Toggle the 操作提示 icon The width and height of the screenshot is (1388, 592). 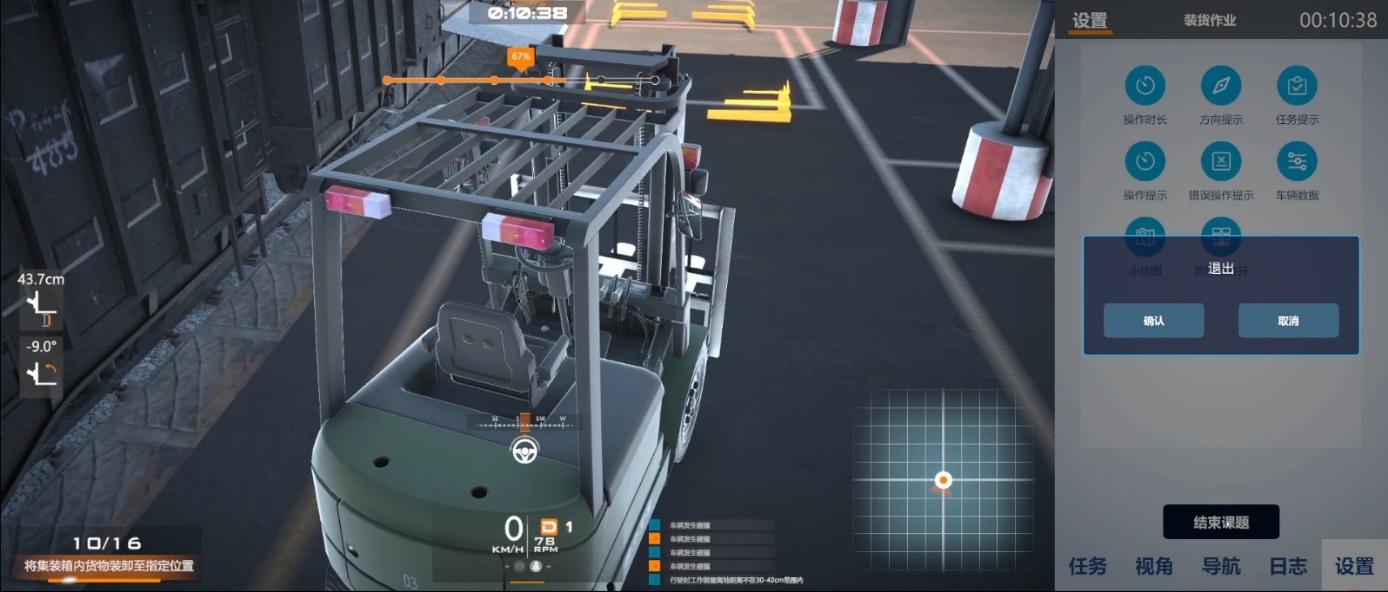1145,161
